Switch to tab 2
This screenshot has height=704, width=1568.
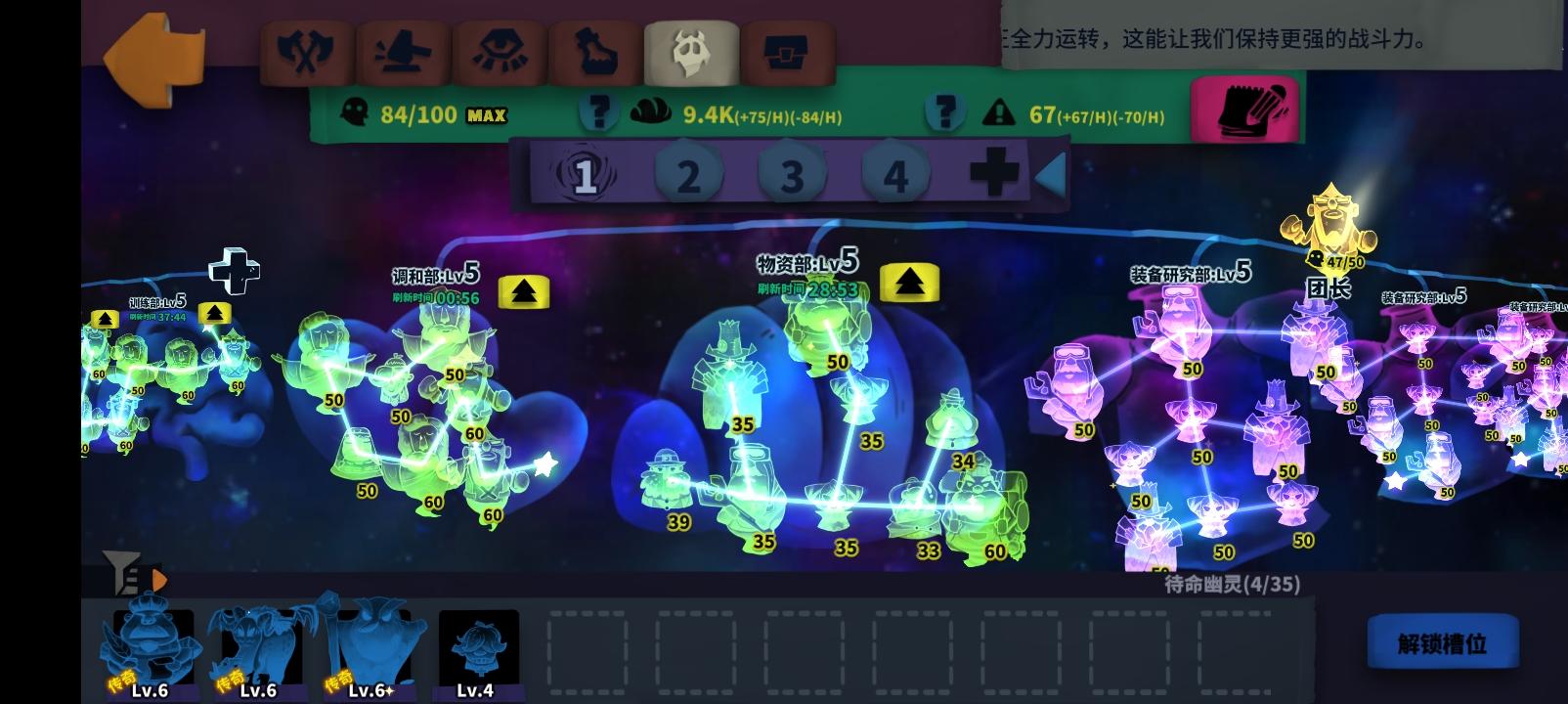click(690, 174)
